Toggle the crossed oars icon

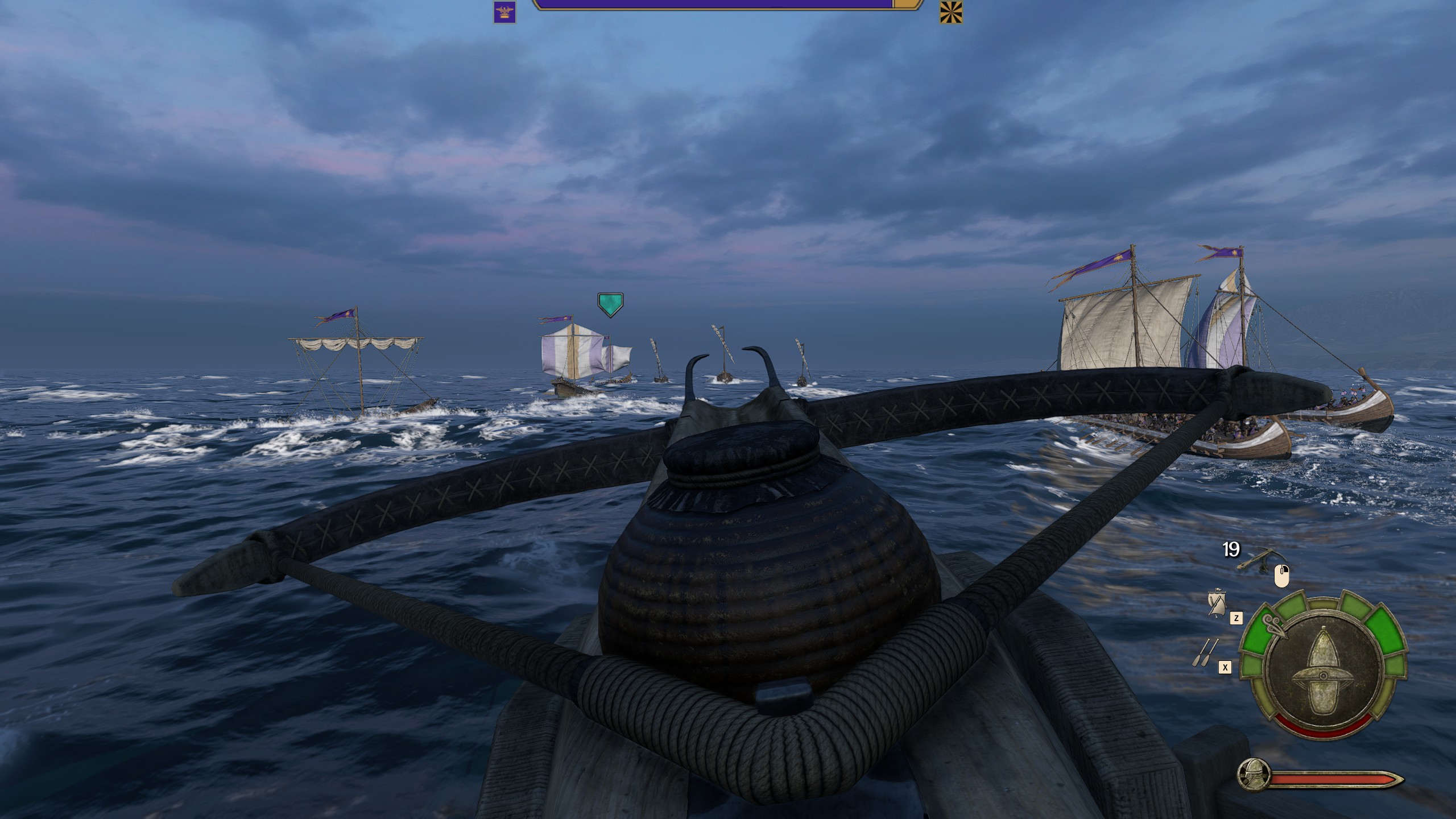pos(1206,653)
